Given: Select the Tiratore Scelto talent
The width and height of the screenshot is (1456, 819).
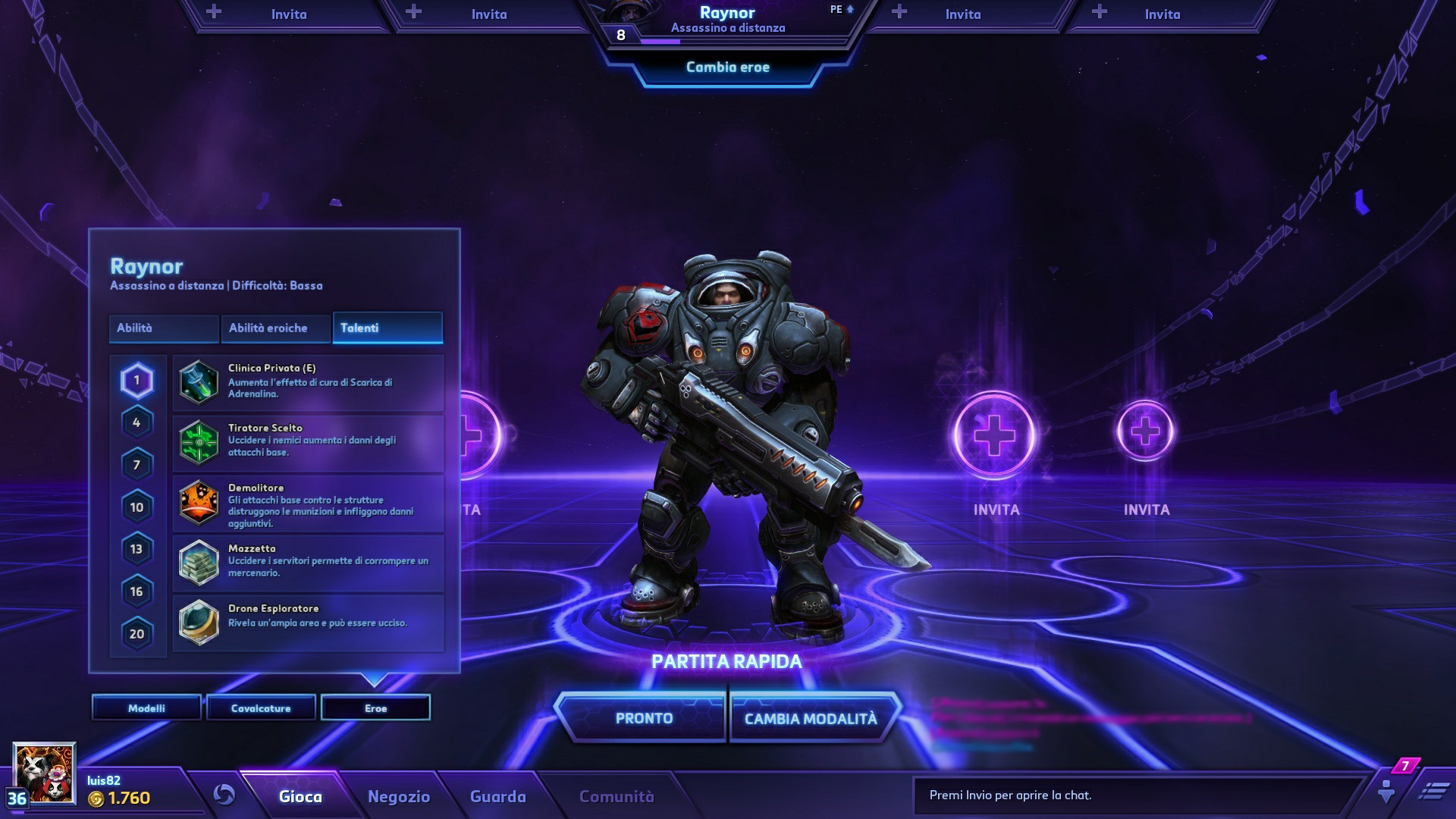Looking at the screenshot, I should click(x=308, y=442).
